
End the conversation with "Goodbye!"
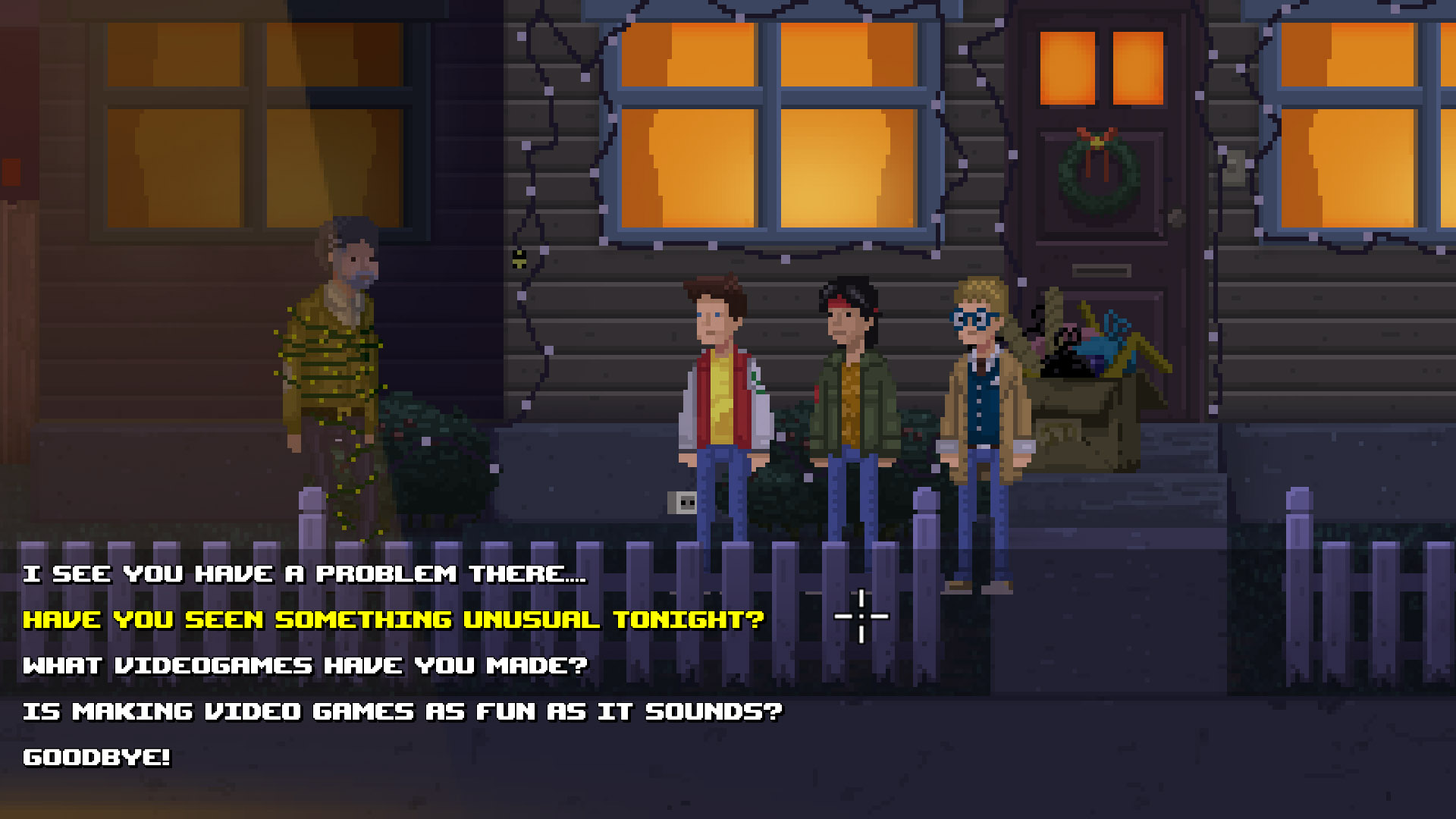pyautogui.click(x=96, y=757)
